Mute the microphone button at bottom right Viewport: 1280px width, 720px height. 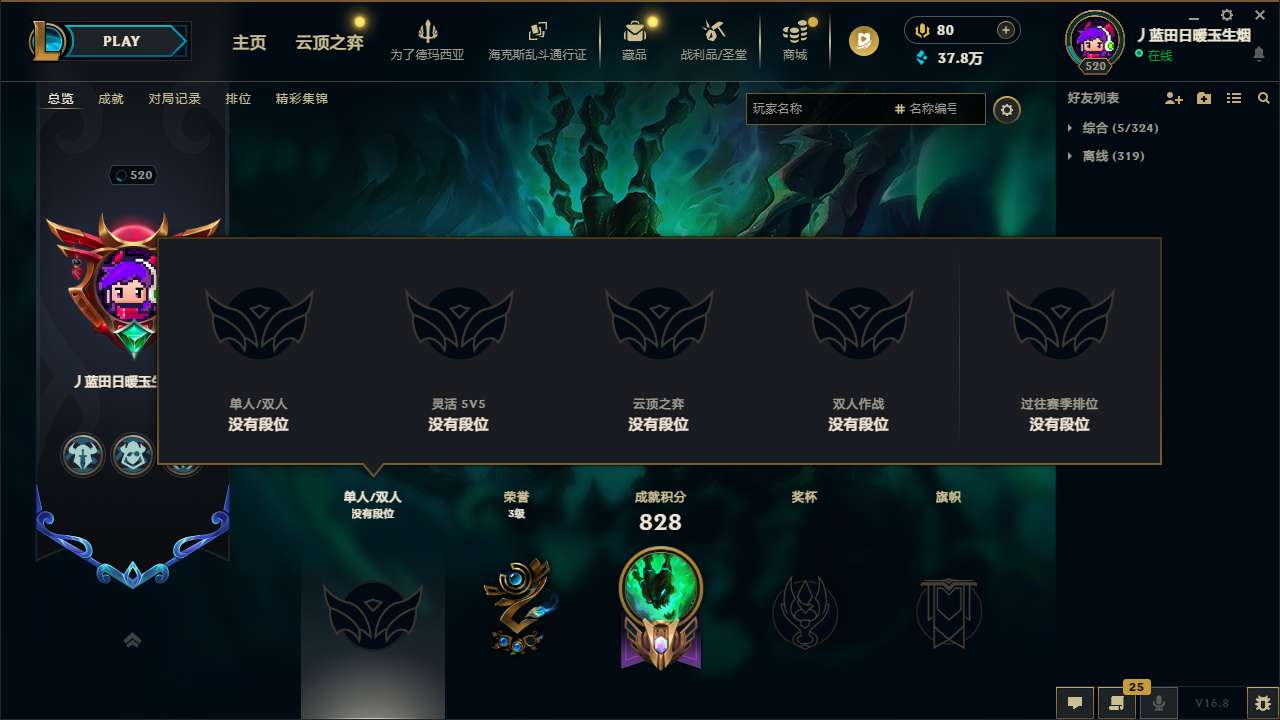coord(1159,703)
